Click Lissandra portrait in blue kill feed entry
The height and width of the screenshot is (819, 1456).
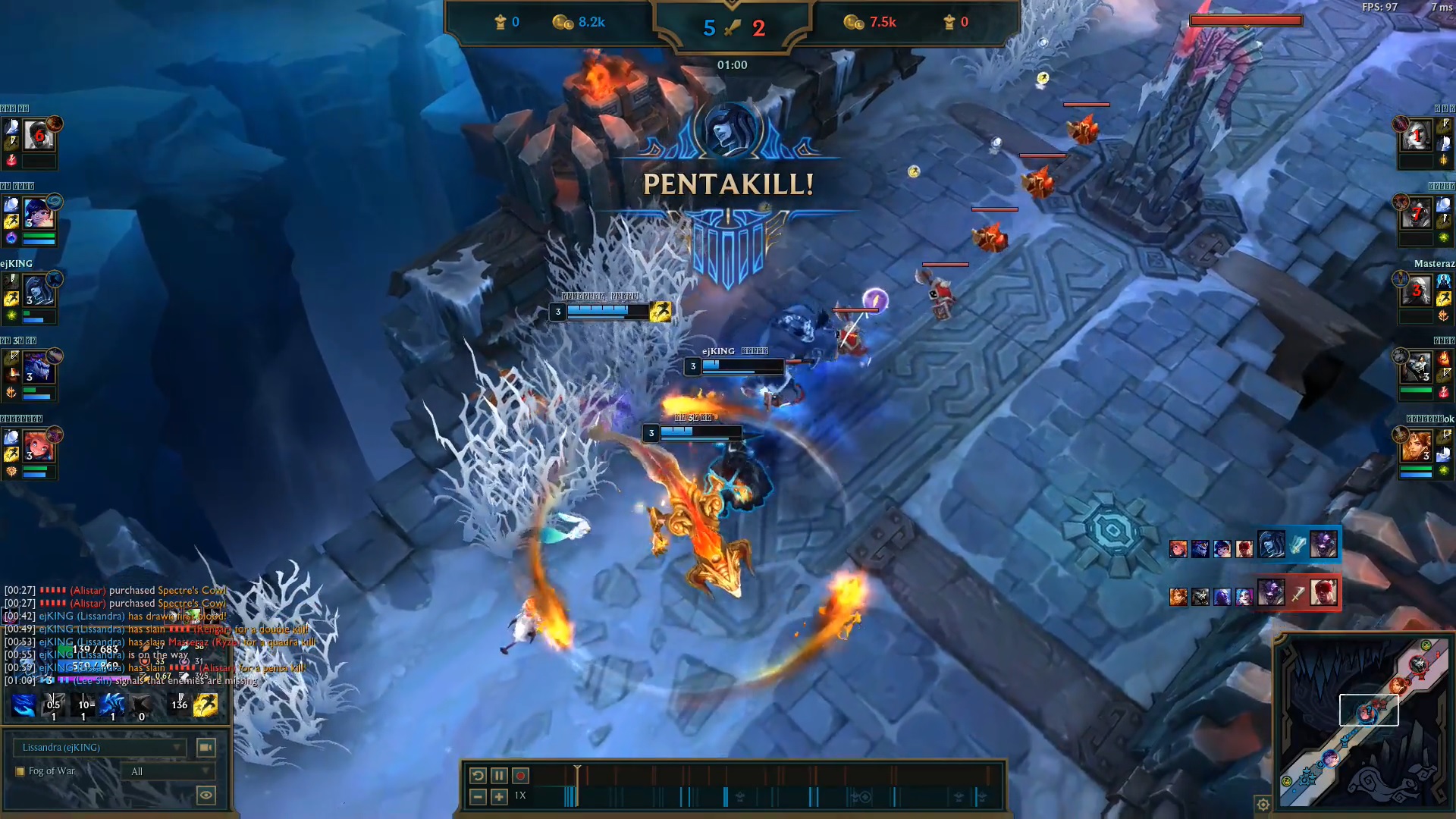tap(1272, 544)
